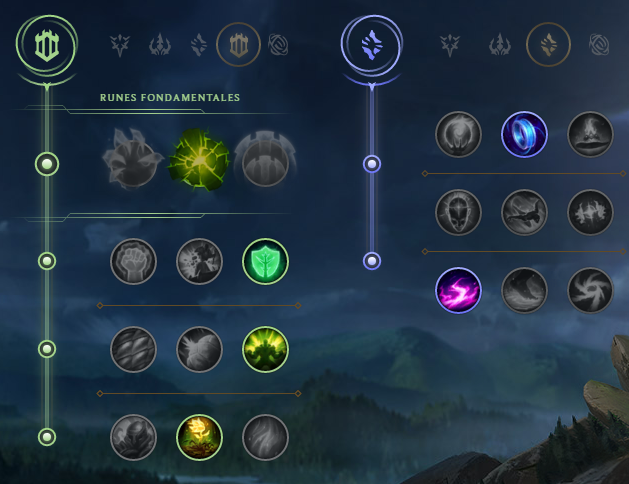Pick the Unflinching rune
The width and height of the screenshot is (629, 484).
(265, 437)
